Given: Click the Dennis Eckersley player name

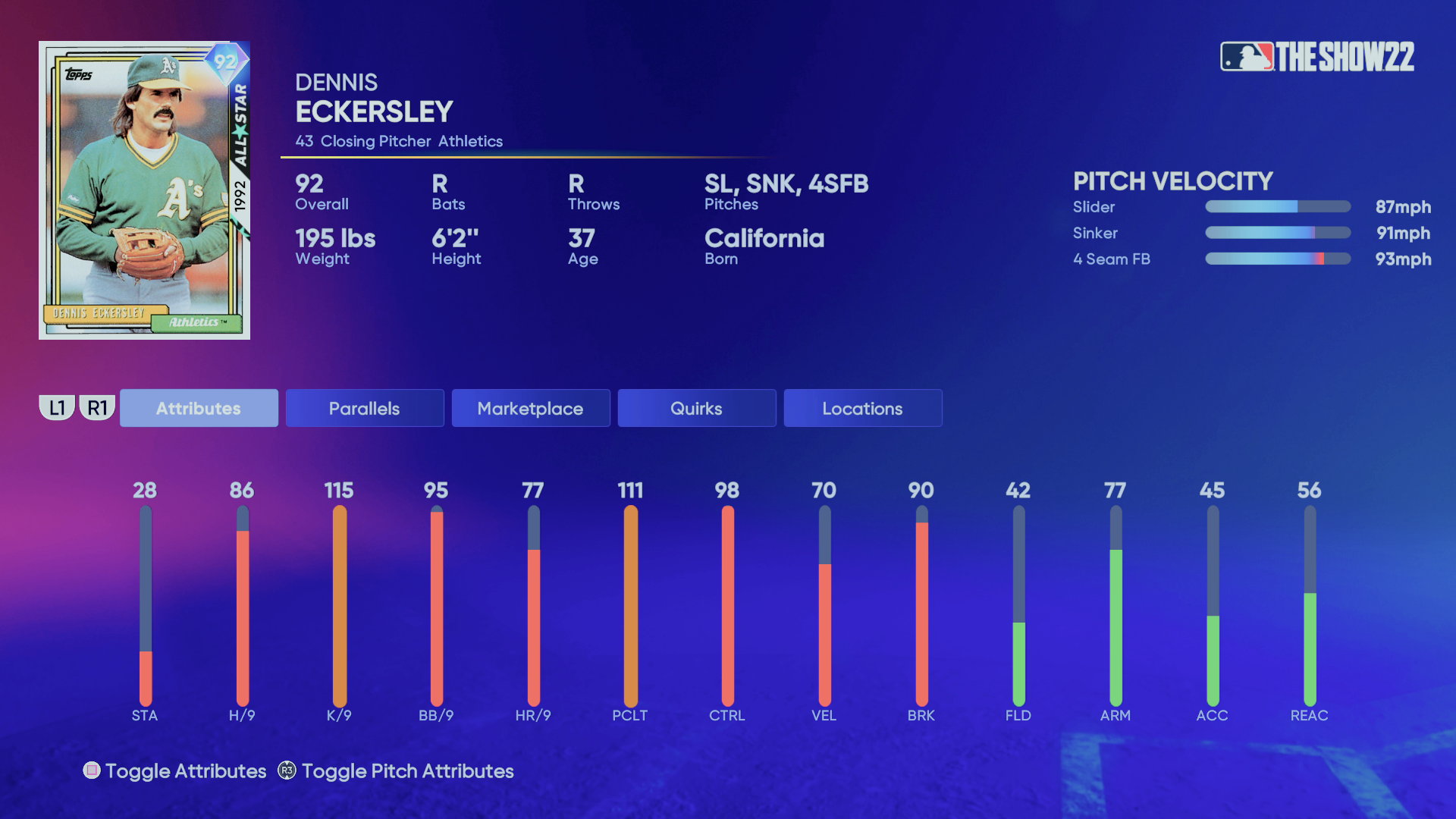Looking at the screenshot, I should (x=373, y=111).
